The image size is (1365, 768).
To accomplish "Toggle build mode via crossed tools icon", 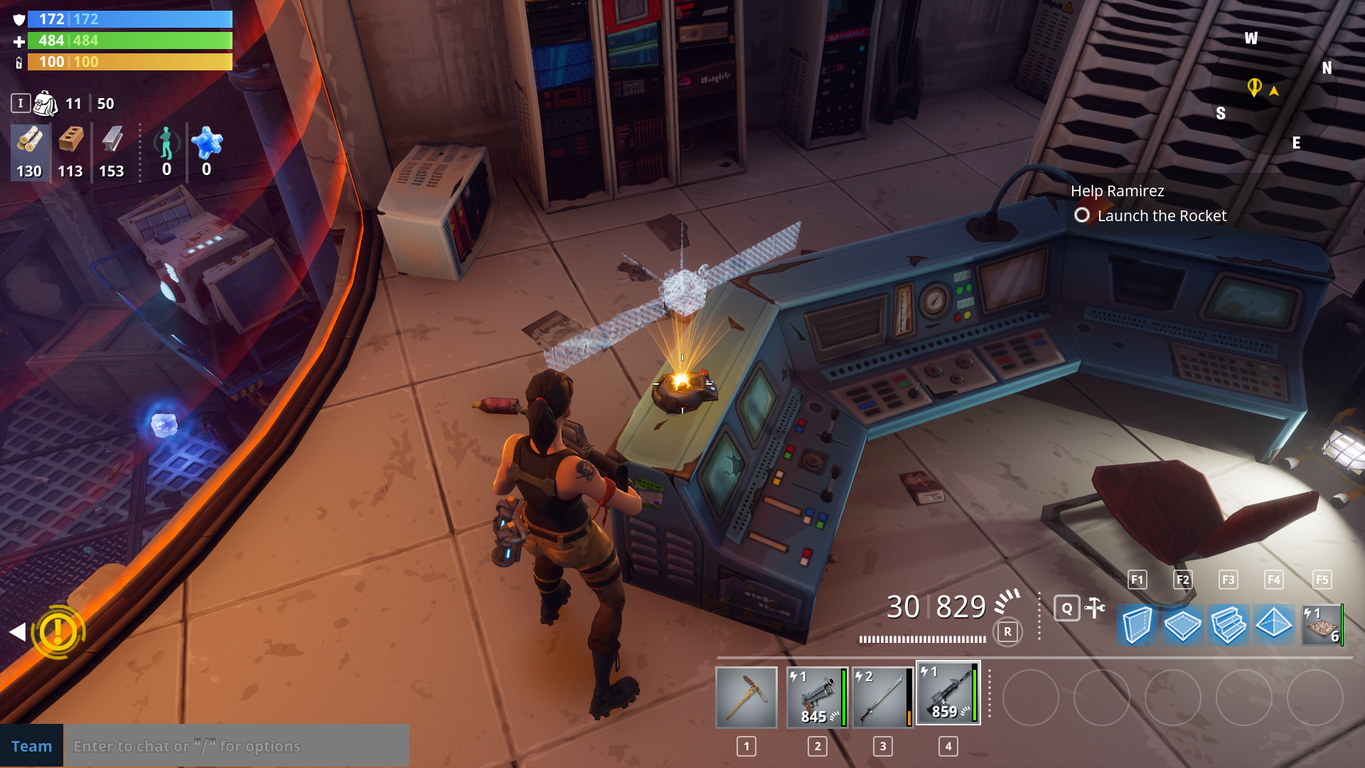I will pos(1096,607).
